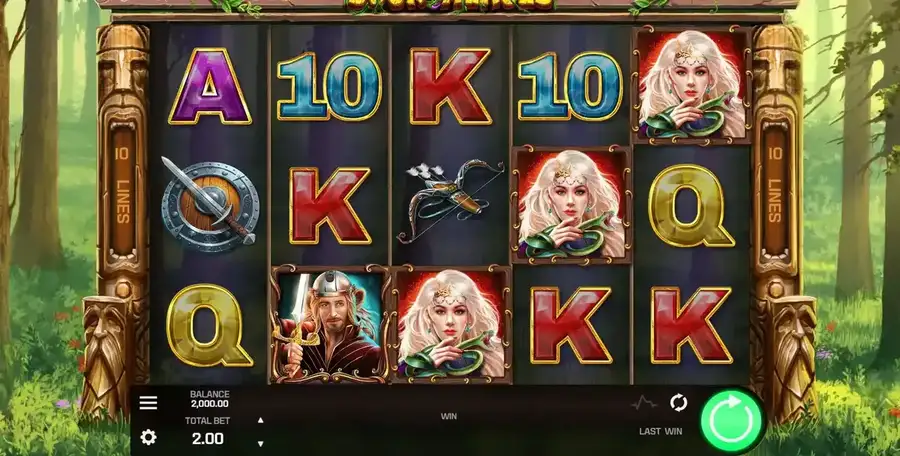This screenshot has height=456, width=900.
Task: Decrease total bet with the down arrow
Action: tap(260, 443)
